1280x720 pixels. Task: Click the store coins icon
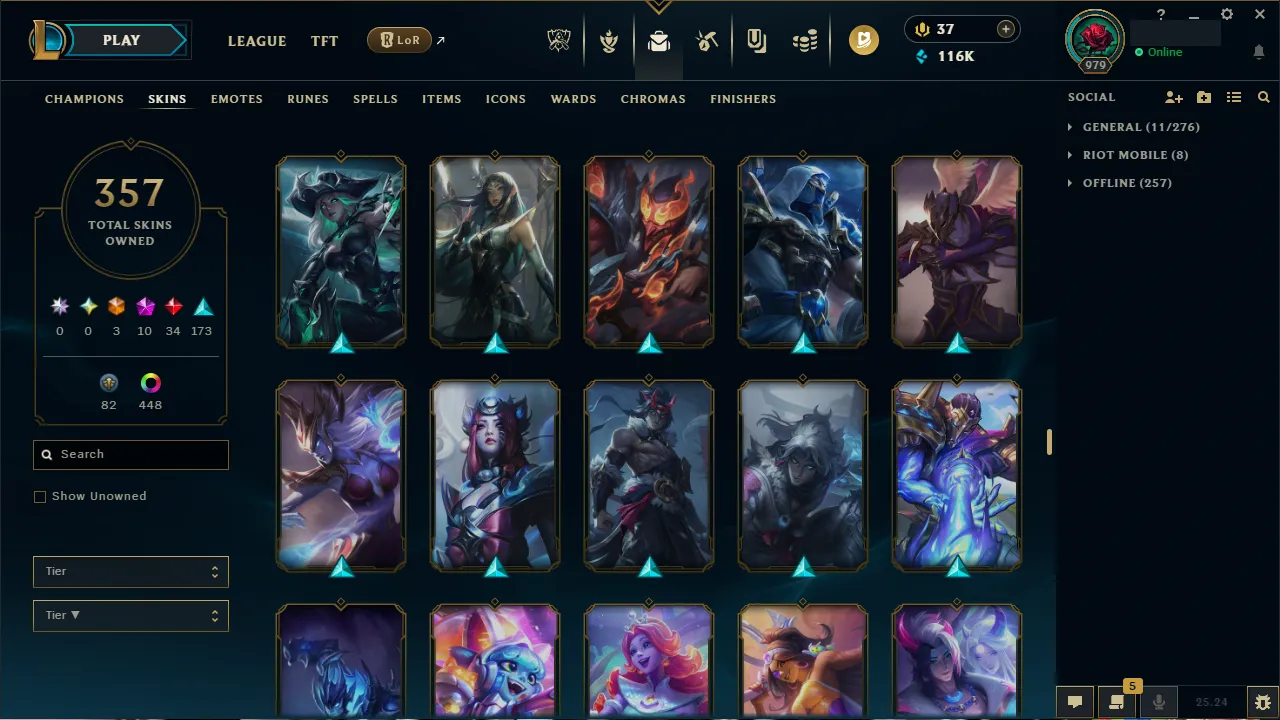pyautogui.click(x=803, y=40)
